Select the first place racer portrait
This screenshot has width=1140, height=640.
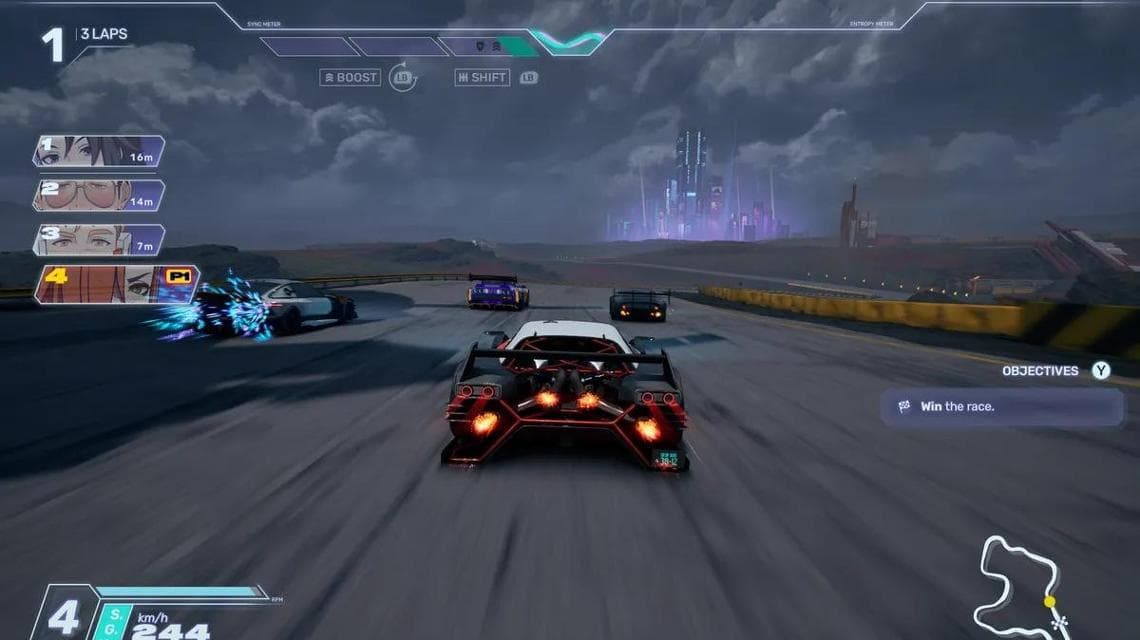coord(97,151)
